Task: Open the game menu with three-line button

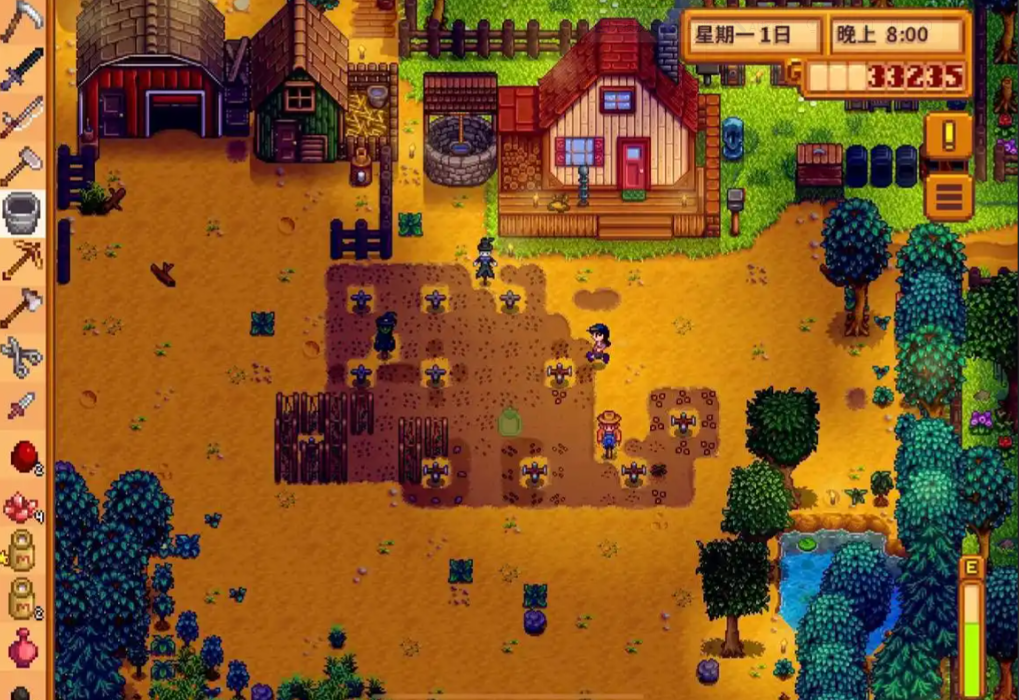Action: [948, 196]
